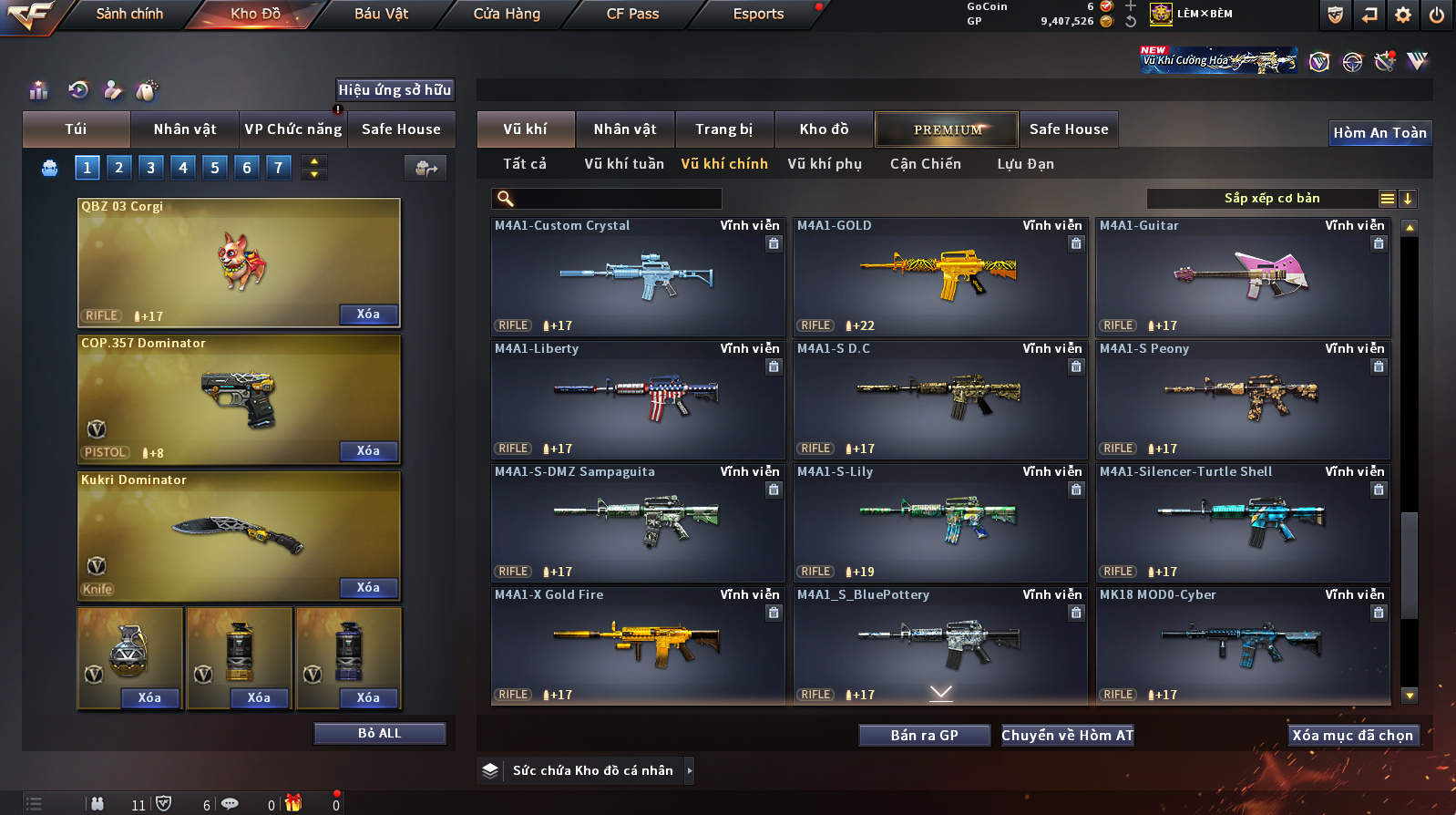Open the settings gear icon

tap(1403, 15)
